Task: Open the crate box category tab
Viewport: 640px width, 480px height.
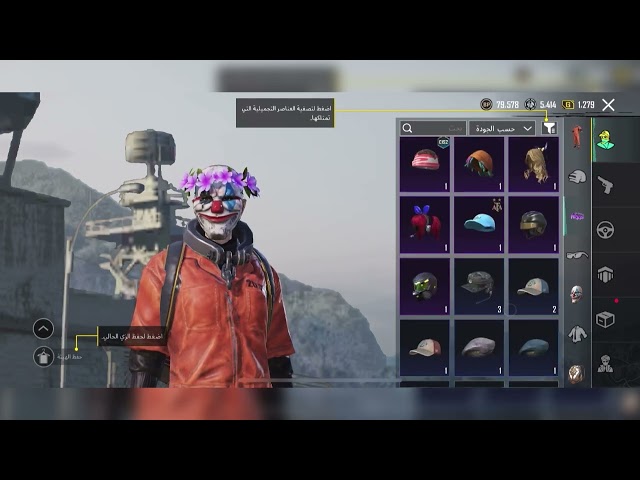Action: click(x=605, y=319)
